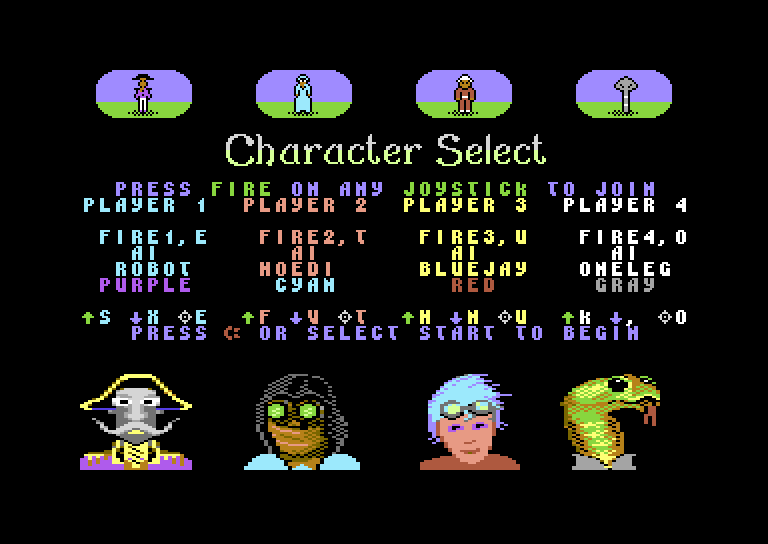Viewport: 768px width, 544px height.
Task: Select the green snake portrait
Action: 610,420
